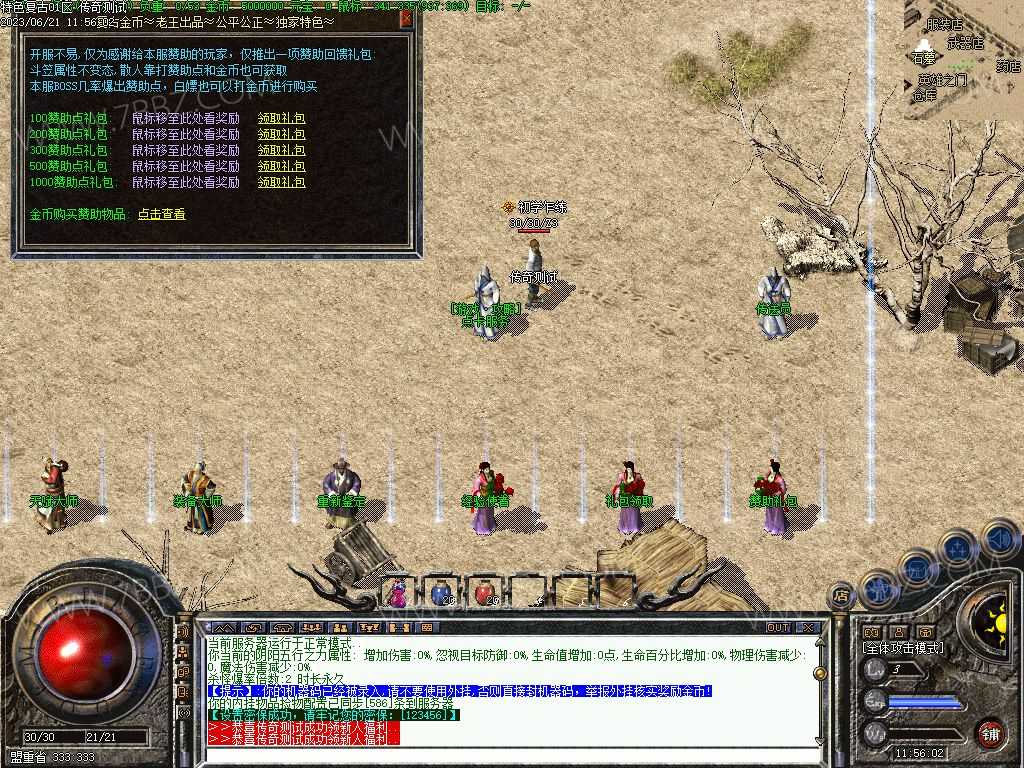1024x768 pixels.
Task: Open the 店 shop round button
Action: pyautogui.click(x=842, y=595)
